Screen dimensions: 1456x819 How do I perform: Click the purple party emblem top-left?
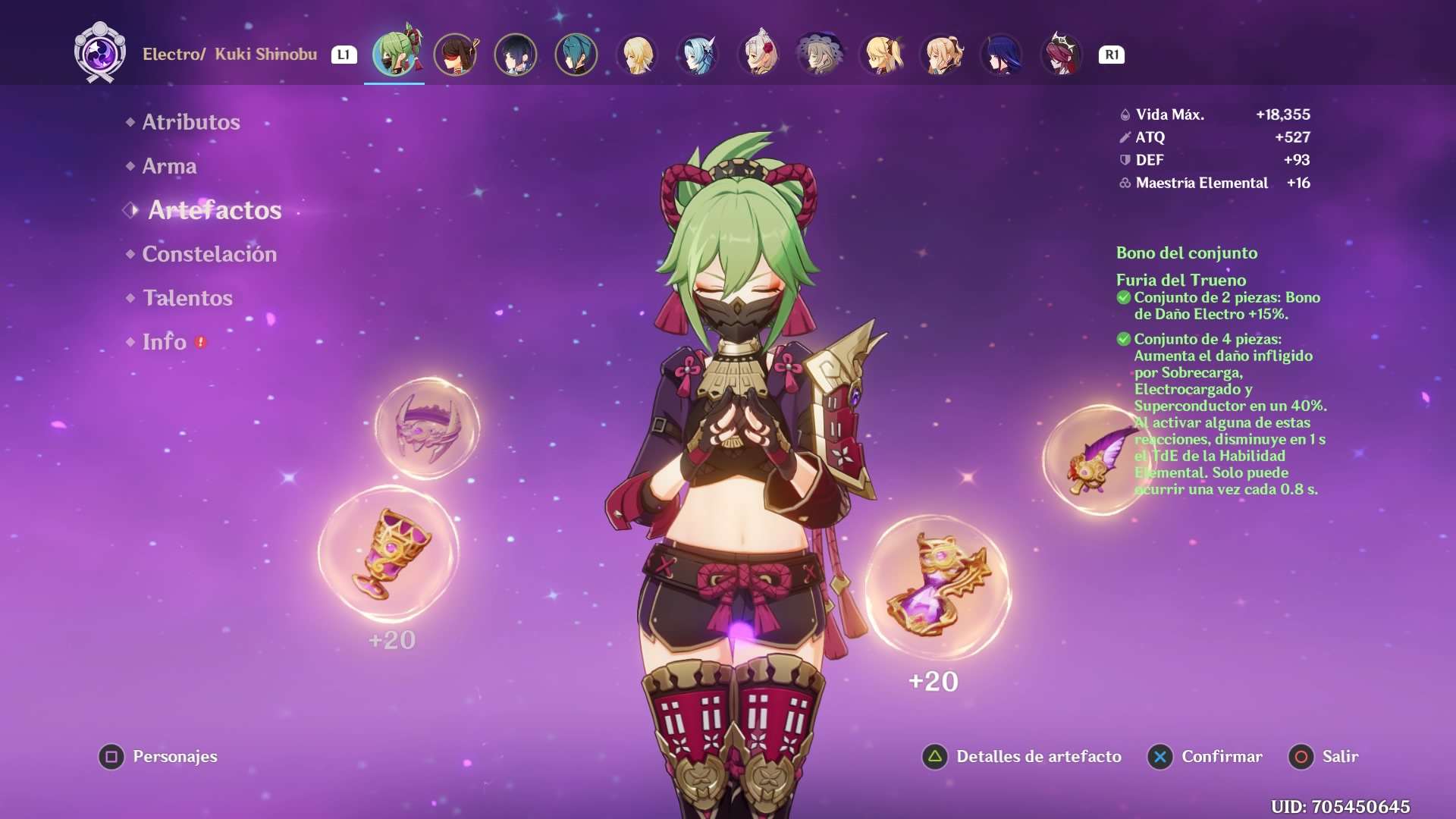click(99, 53)
